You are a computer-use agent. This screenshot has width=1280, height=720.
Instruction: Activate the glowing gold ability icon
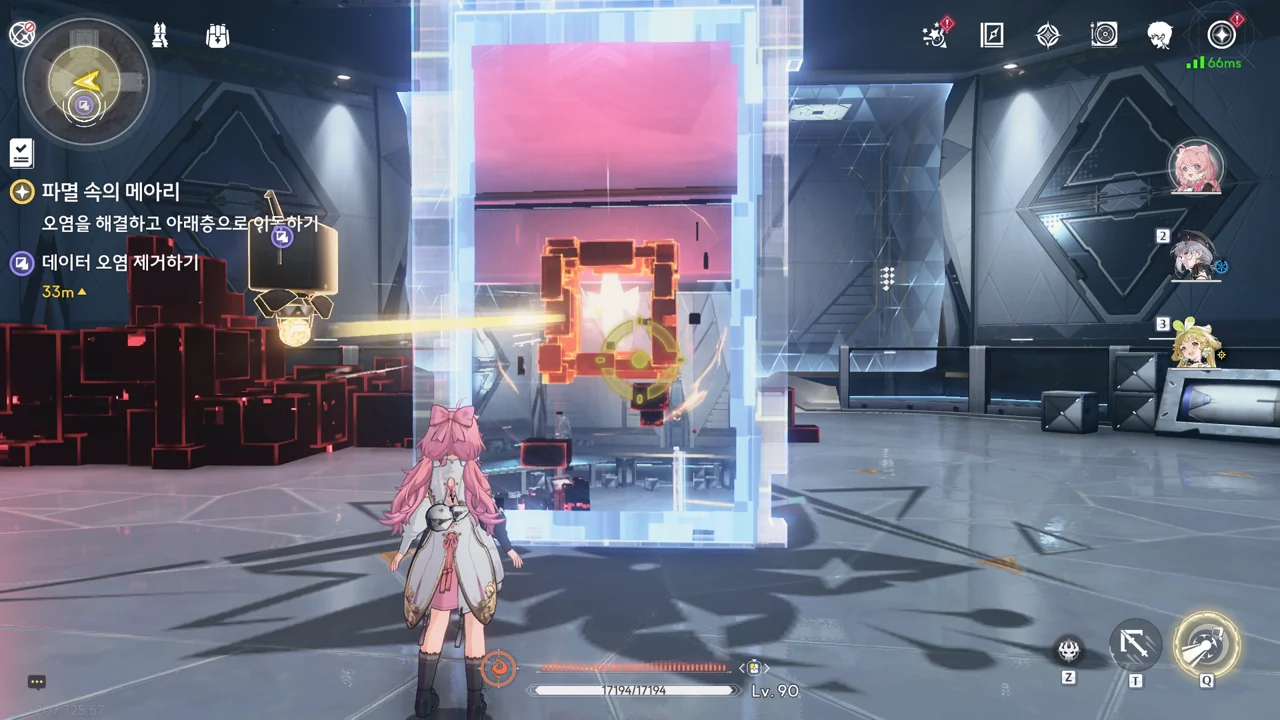tap(1207, 645)
